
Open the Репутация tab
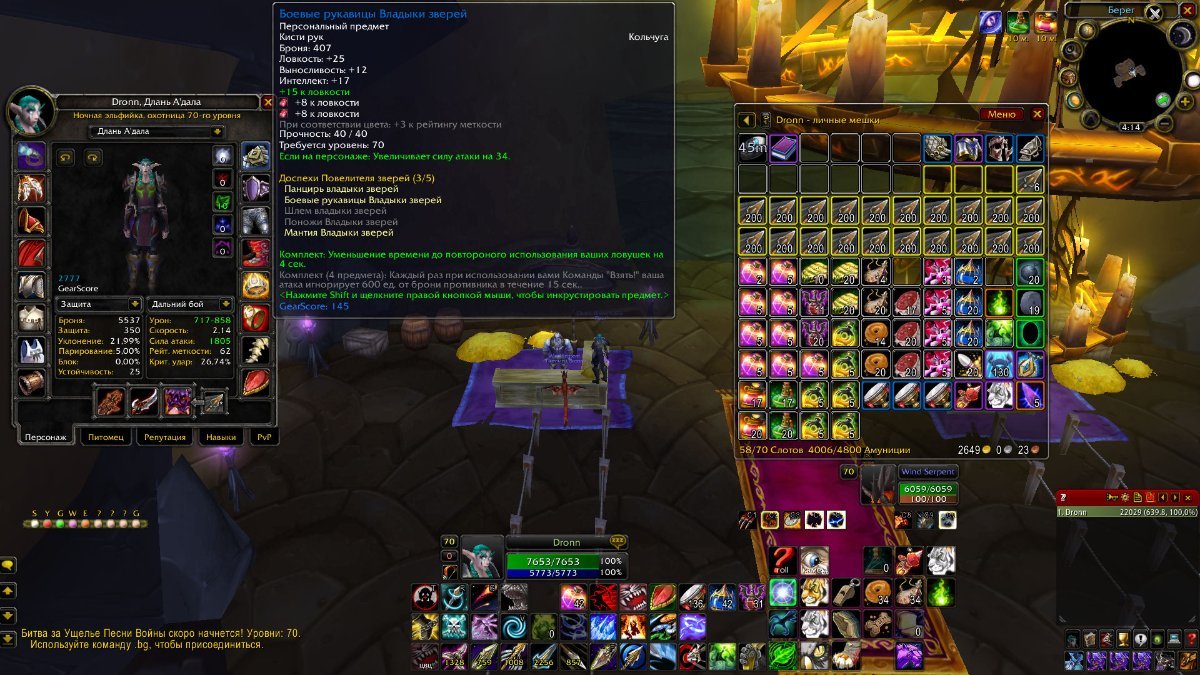coord(165,437)
